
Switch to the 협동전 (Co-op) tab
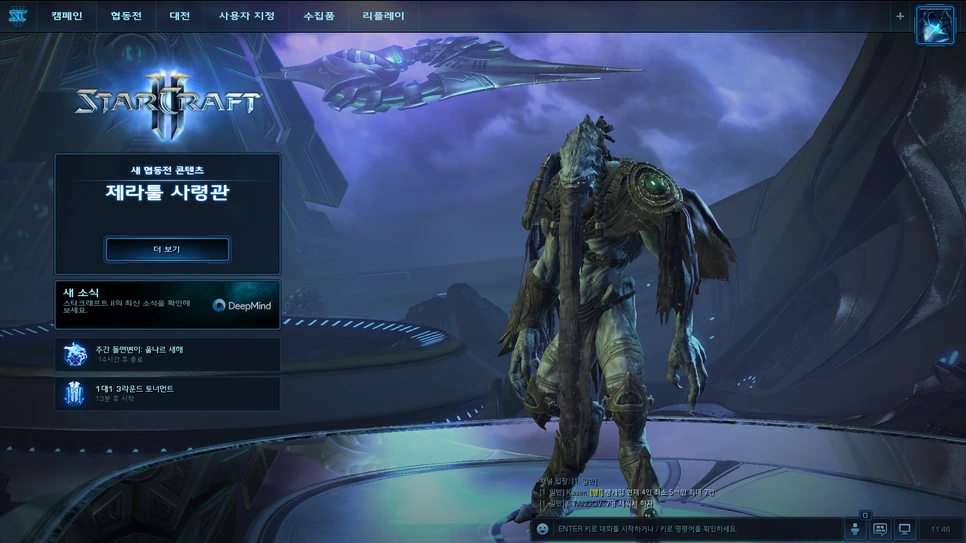[126, 16]
